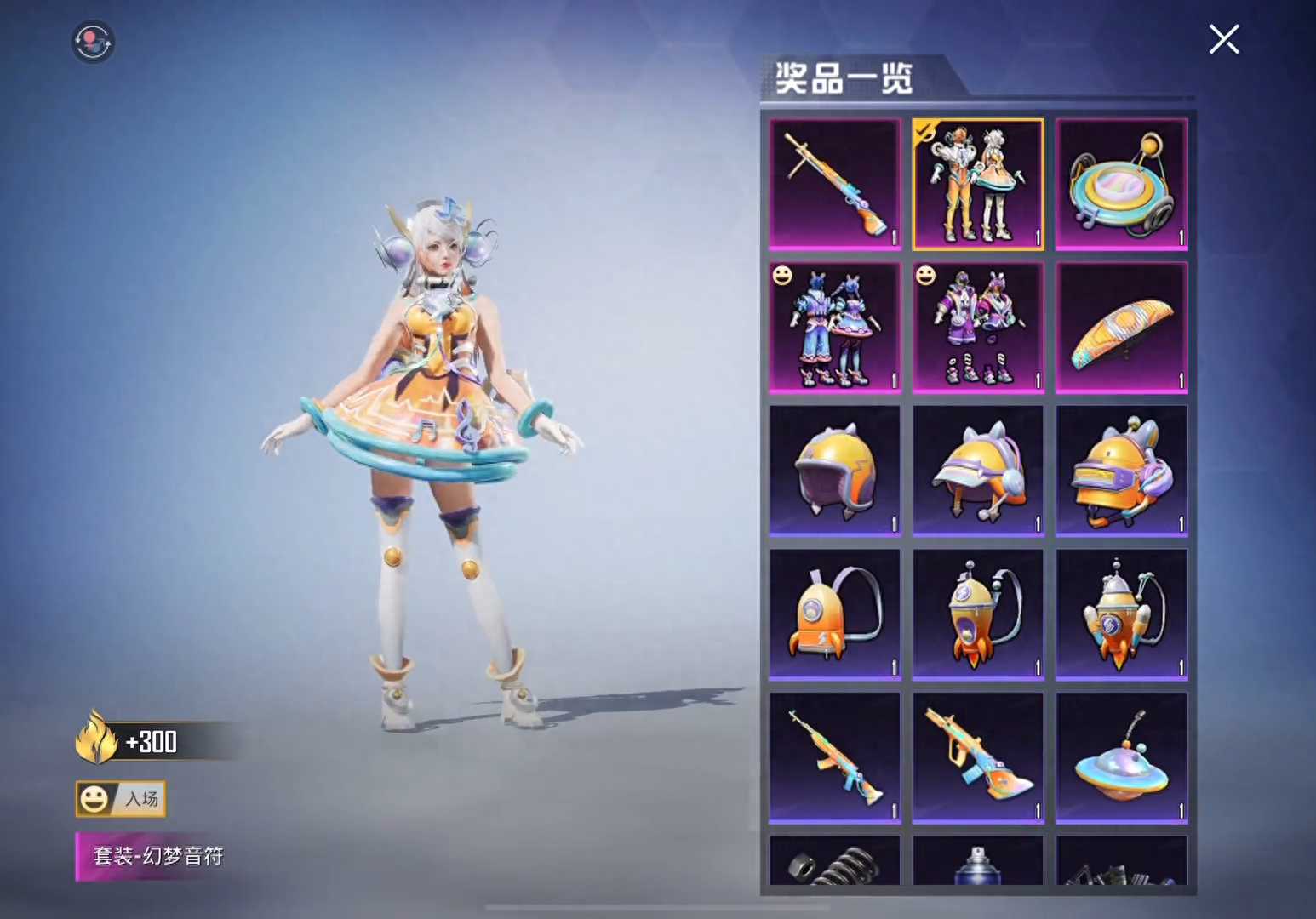Choose the orange dream note outfit set
1316x919 pixels.
click(978, 184)
